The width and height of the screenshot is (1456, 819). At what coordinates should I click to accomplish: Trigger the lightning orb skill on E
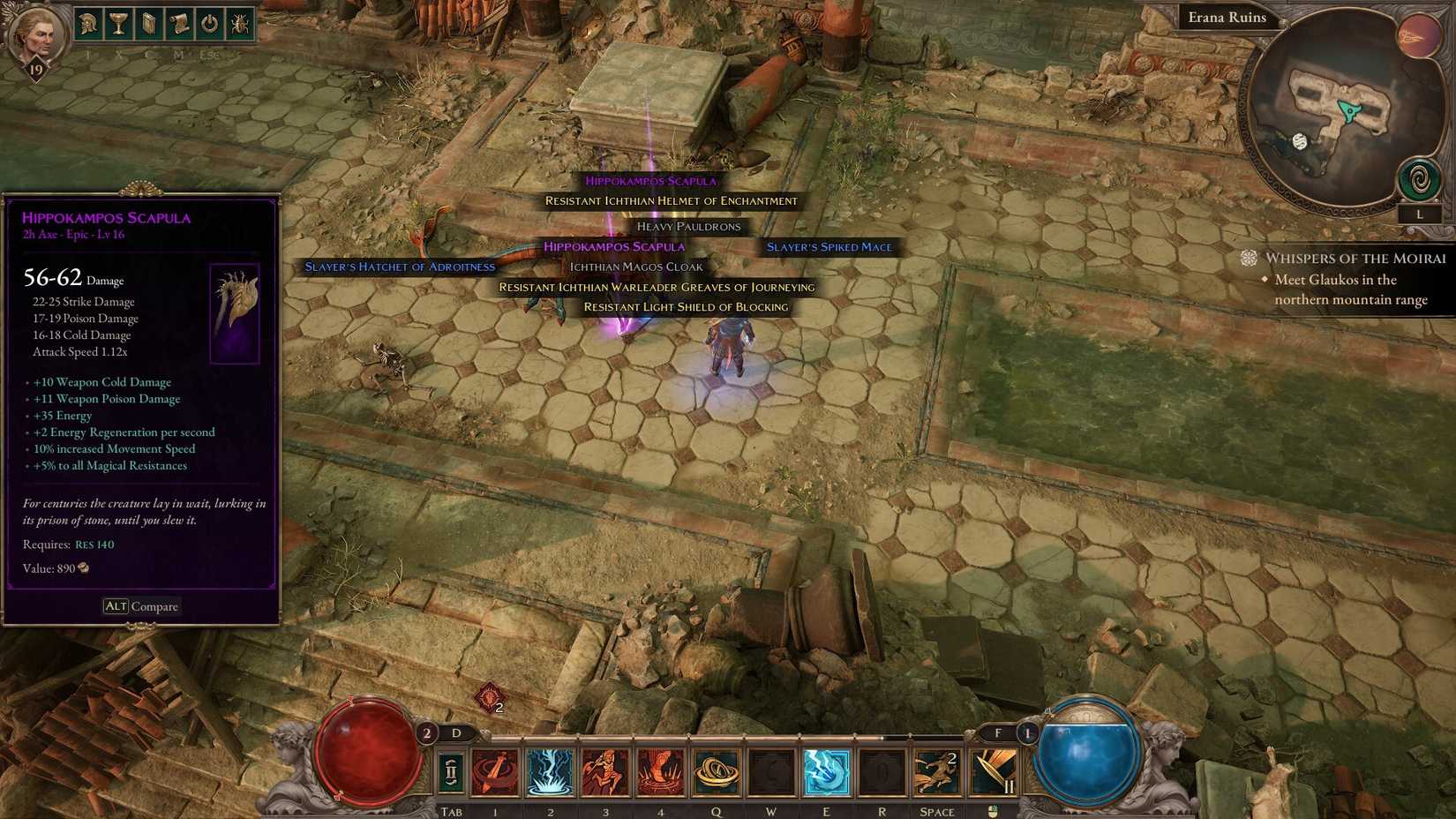click(827, 770)
